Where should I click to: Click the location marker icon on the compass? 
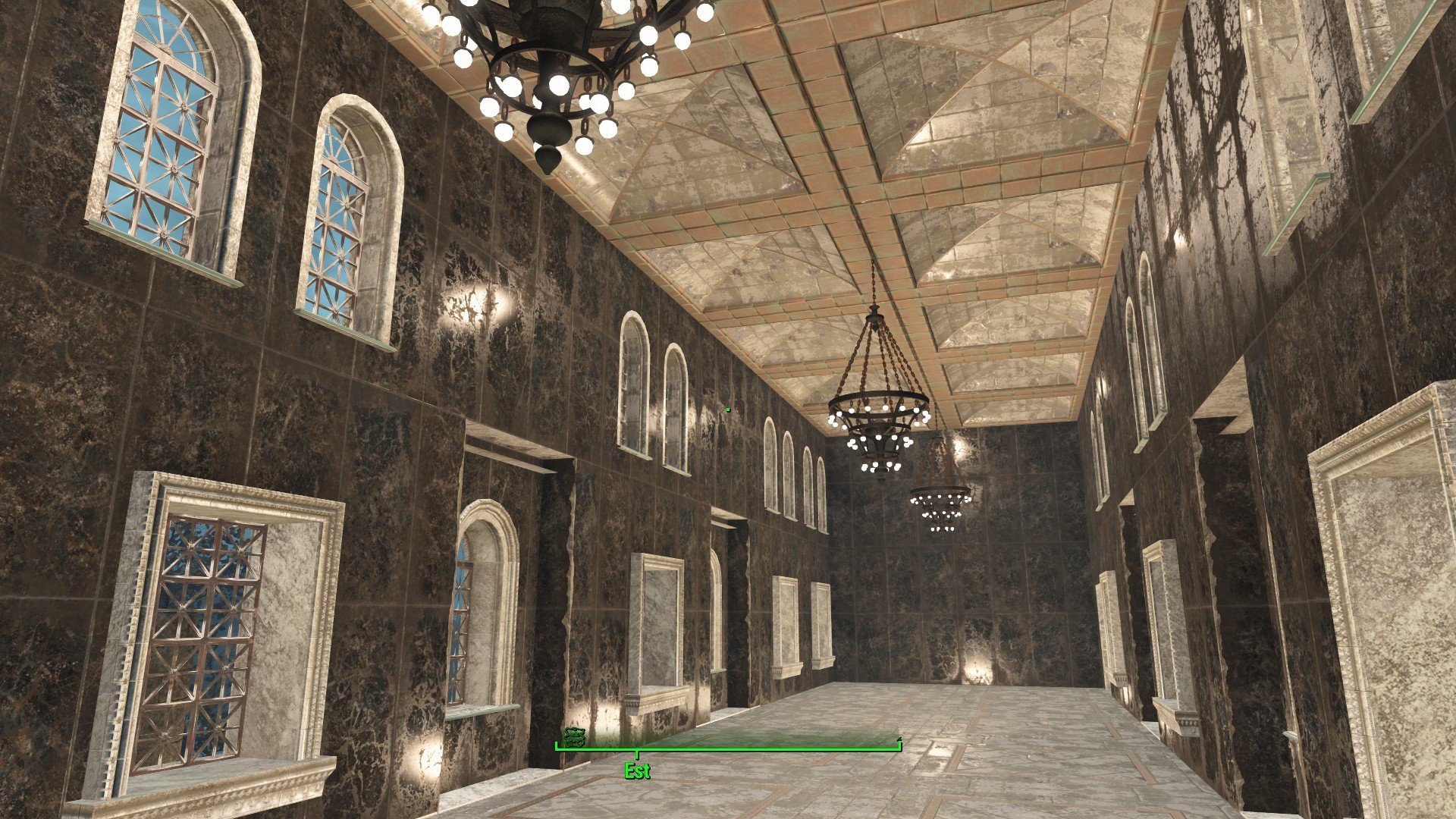(x=574, y=736)
